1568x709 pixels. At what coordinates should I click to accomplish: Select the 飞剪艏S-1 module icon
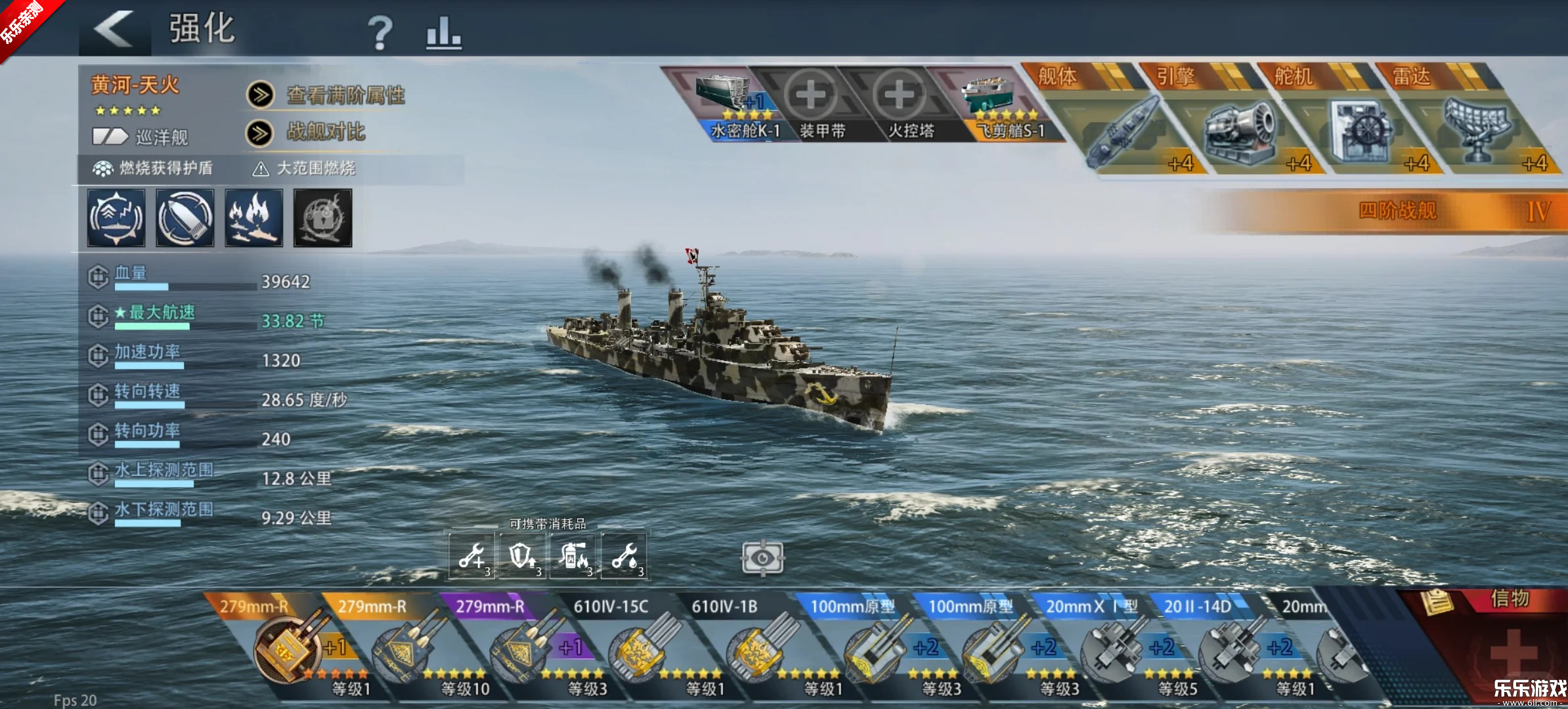[x=987, y=92]
